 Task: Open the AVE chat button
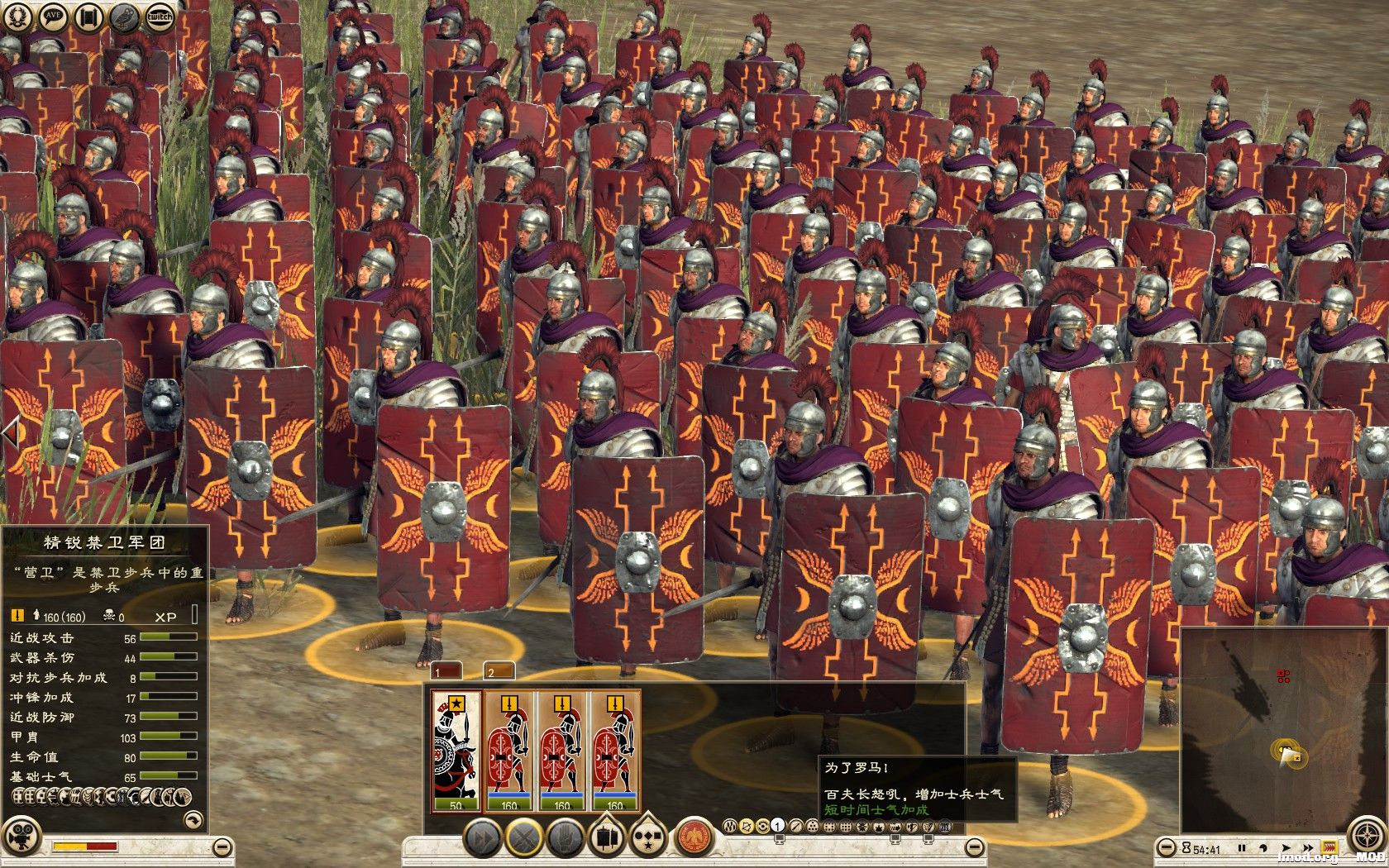click(54, 16)
